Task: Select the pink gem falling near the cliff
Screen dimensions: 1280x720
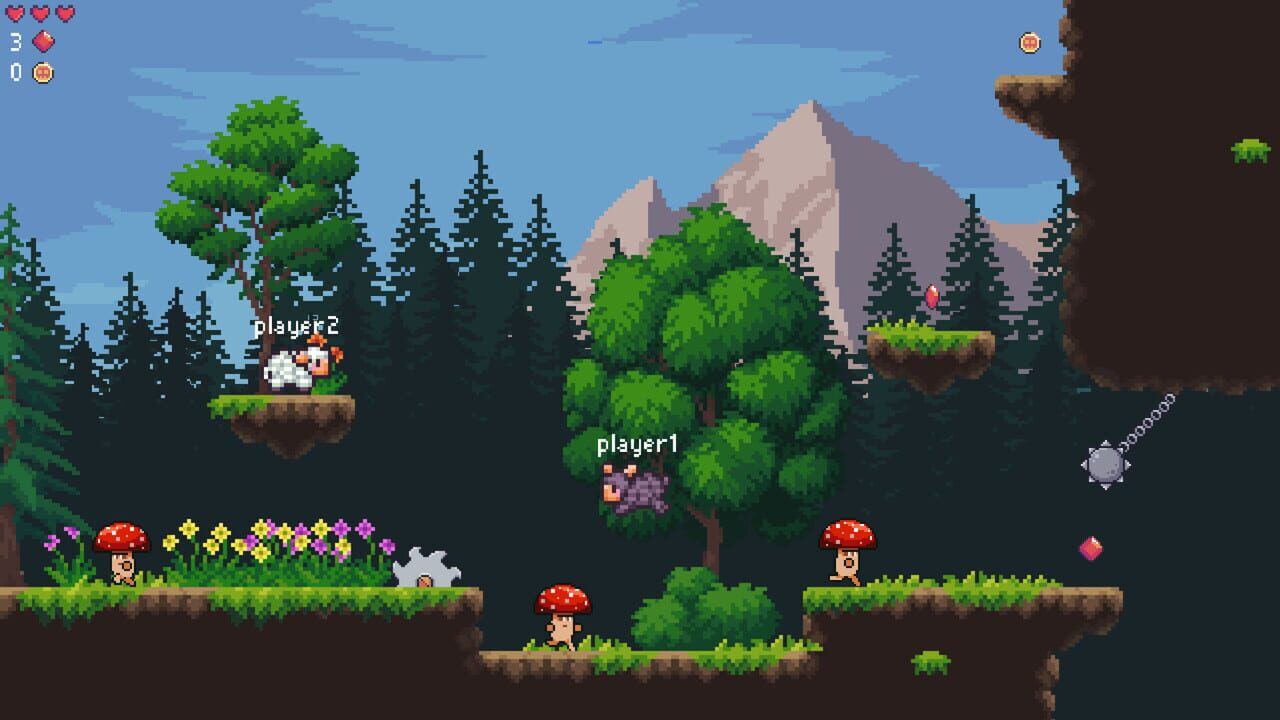Action: click(1089, 546)
